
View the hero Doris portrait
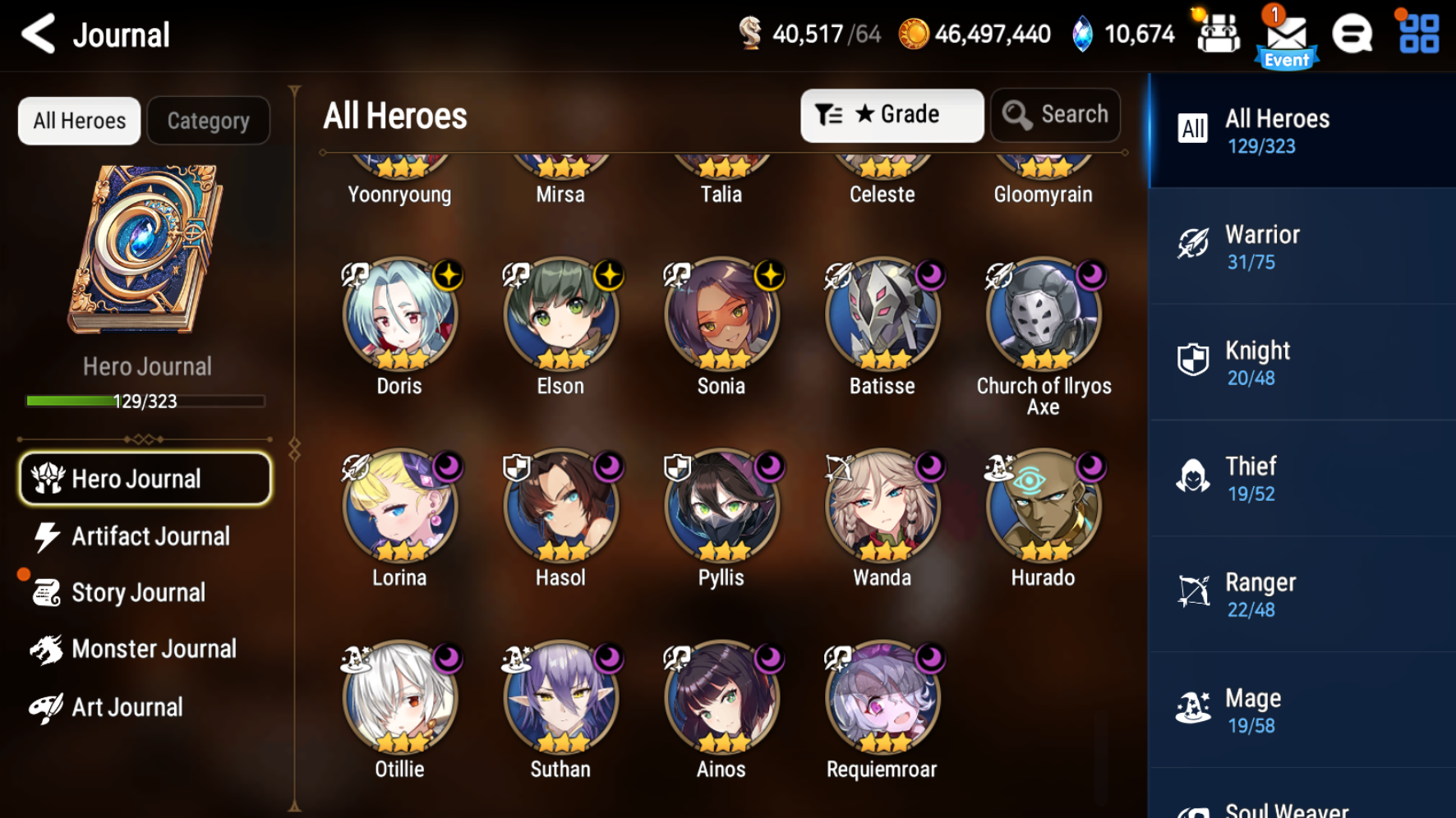click(399, 316)
